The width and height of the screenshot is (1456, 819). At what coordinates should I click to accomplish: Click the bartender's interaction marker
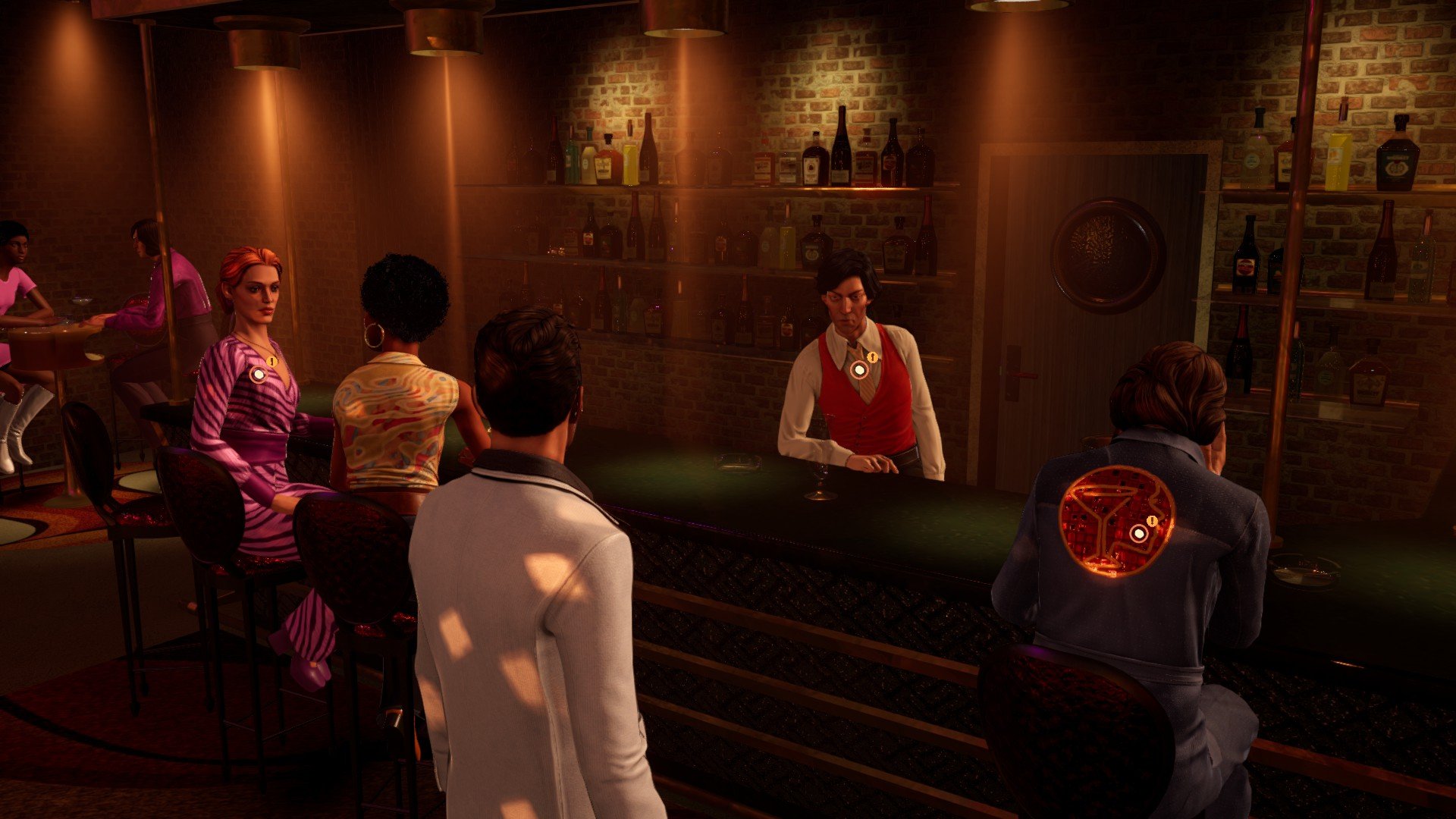859,369
